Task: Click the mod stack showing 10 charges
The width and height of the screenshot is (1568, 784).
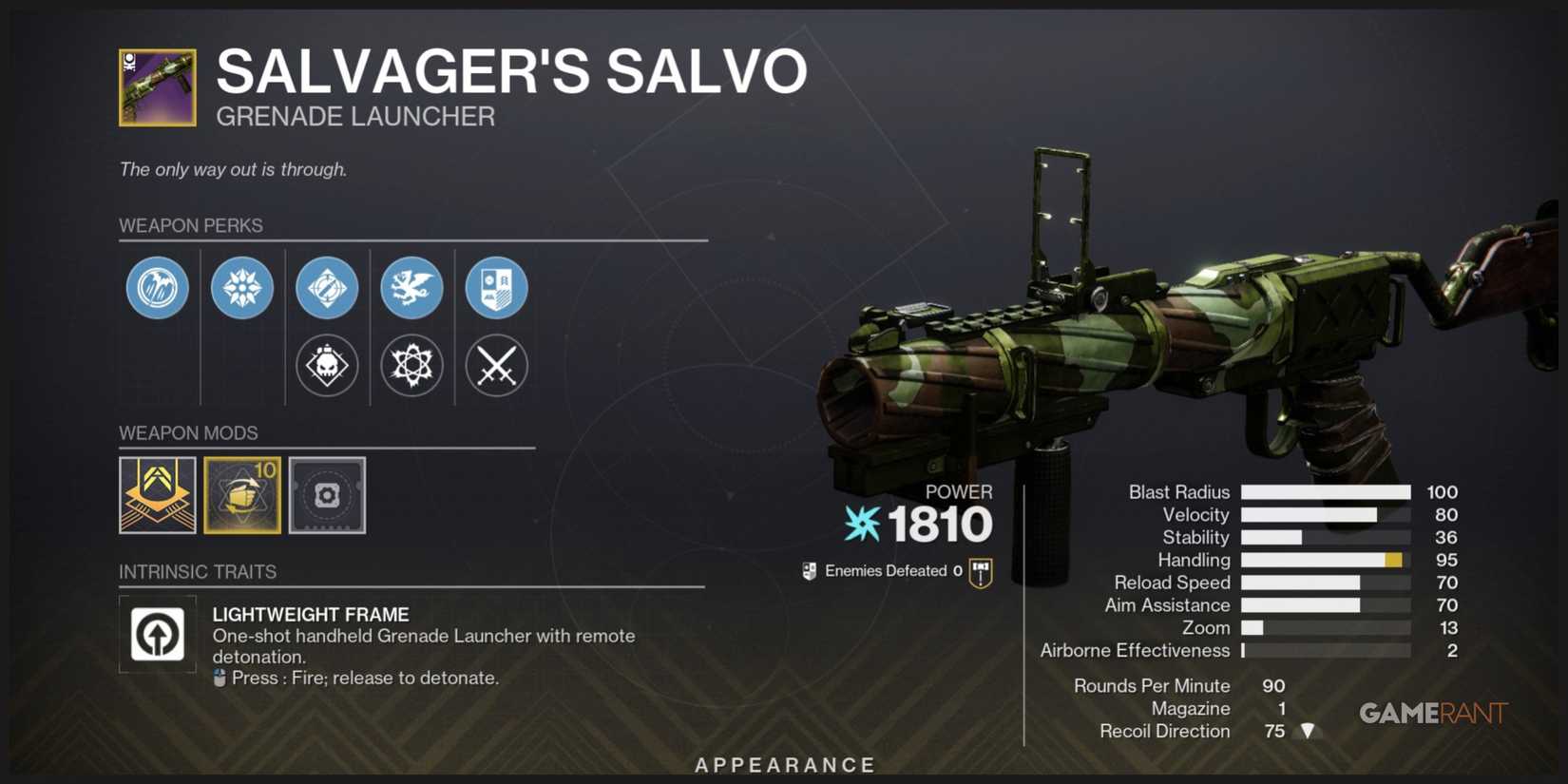Action: click(x=242, y=495)
